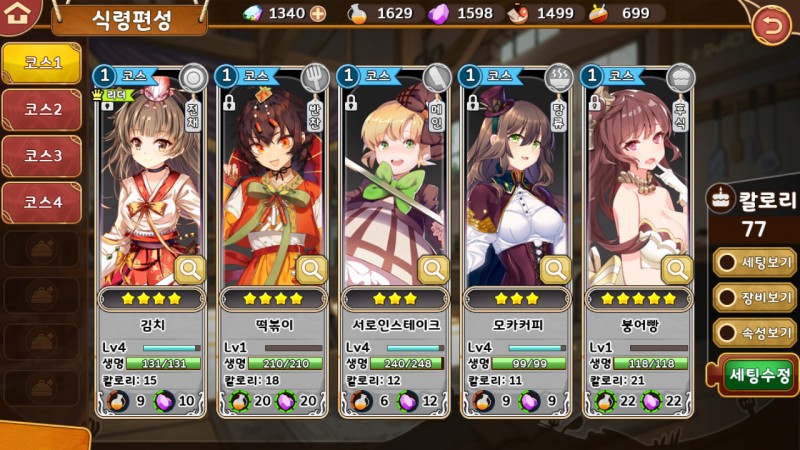The image size is (800, 450).
Task: Switch to the 코스2 tab
Action: pyautogui.click(x=42, y=110)
